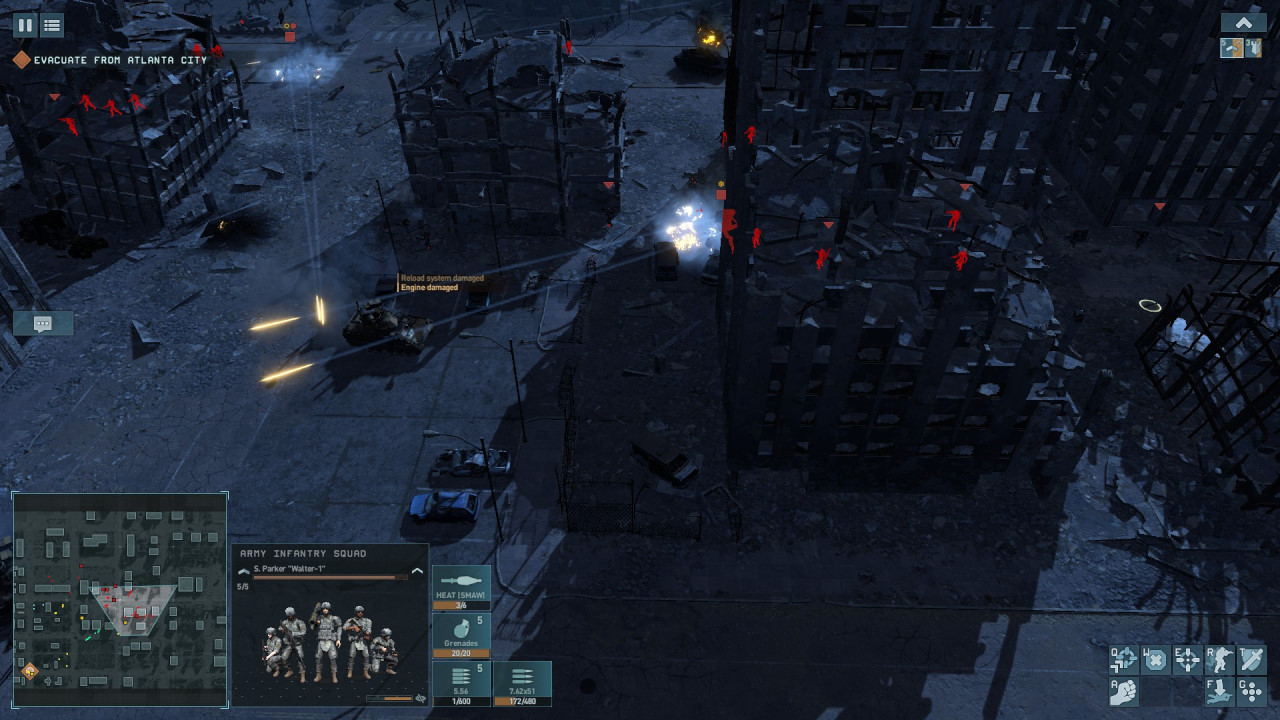Click the orange marker on the minimap
Image resolution: width=1280 pixels, height=720 pixels.
pos(30,670)
